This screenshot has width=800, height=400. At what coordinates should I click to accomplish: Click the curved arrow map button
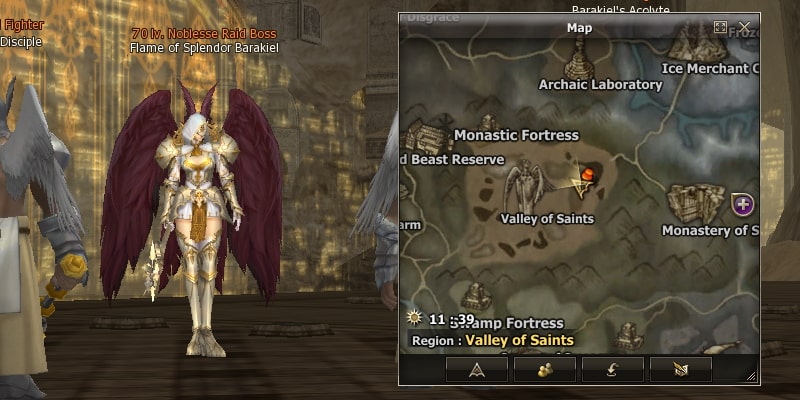612,369
